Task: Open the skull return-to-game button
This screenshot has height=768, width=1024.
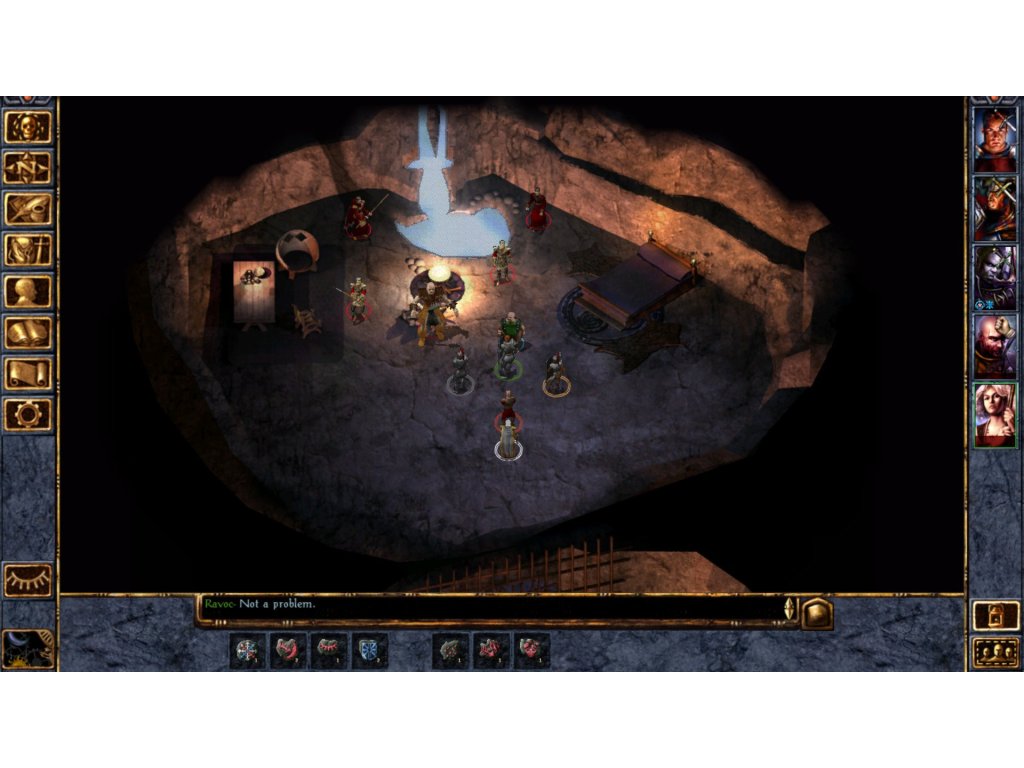Action: click(28, 127)
